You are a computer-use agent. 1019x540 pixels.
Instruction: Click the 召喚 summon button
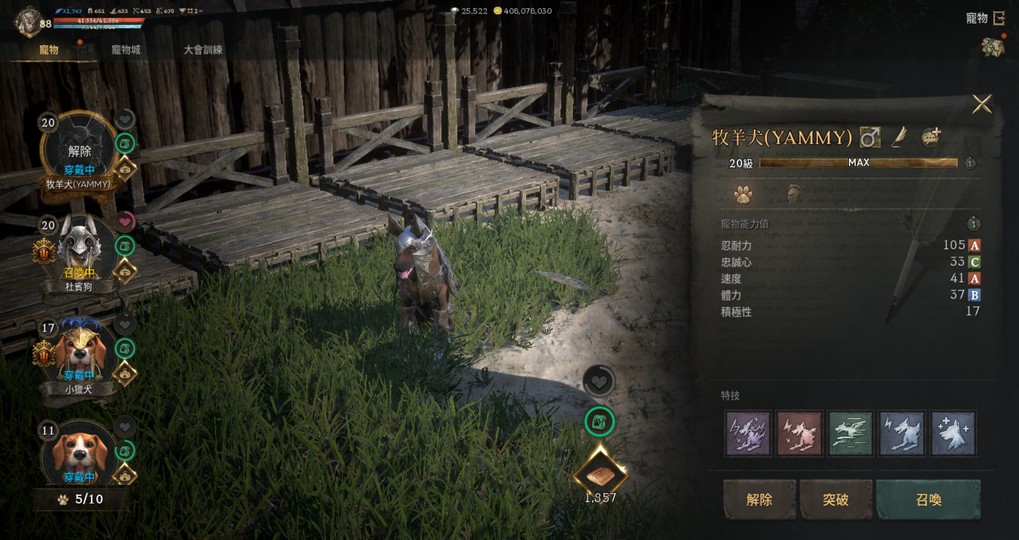[928, 499]
